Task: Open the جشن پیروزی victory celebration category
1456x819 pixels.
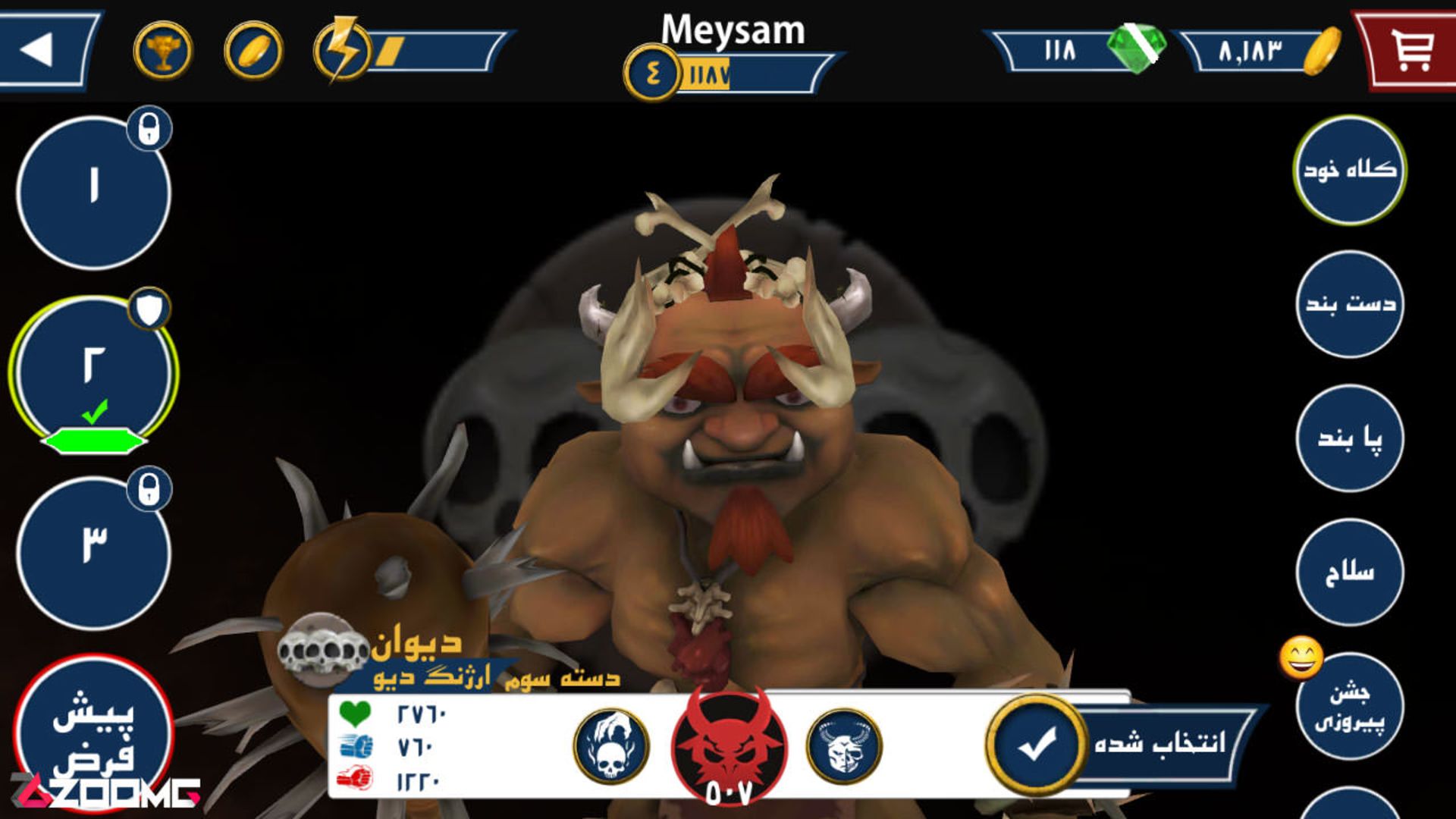Action: (x=1349, y=706)
